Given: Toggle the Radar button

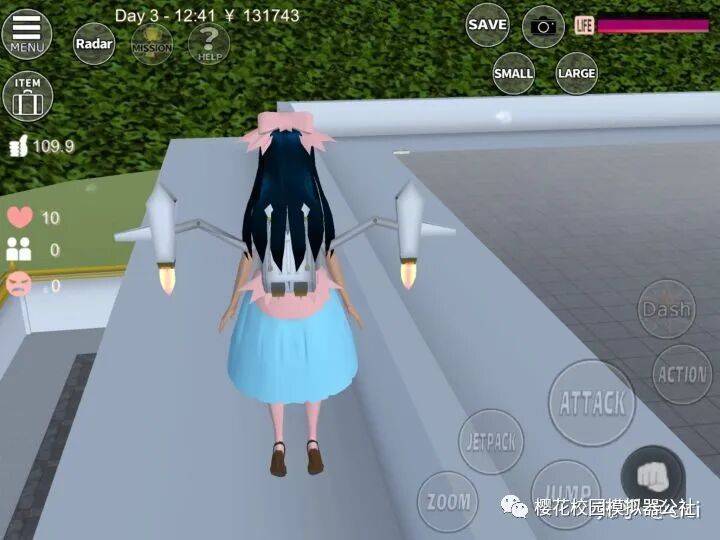Looking at the screenshot, I should point(93,44).
